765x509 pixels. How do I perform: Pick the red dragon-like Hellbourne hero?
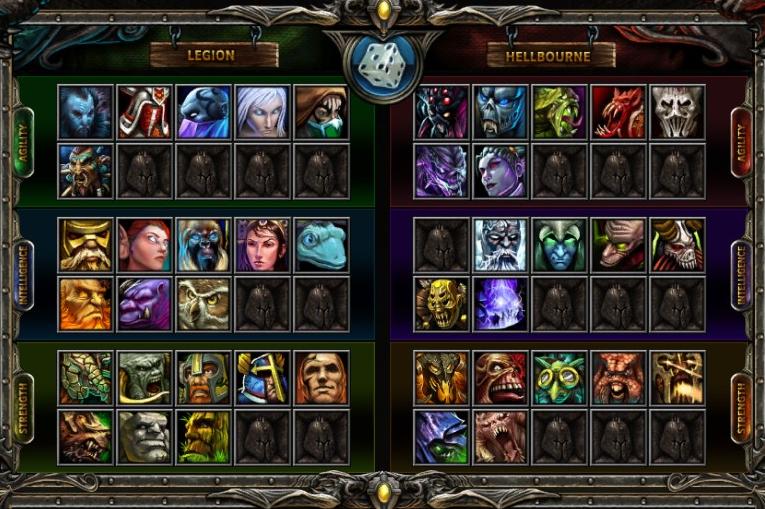click(x=618, y=112)
